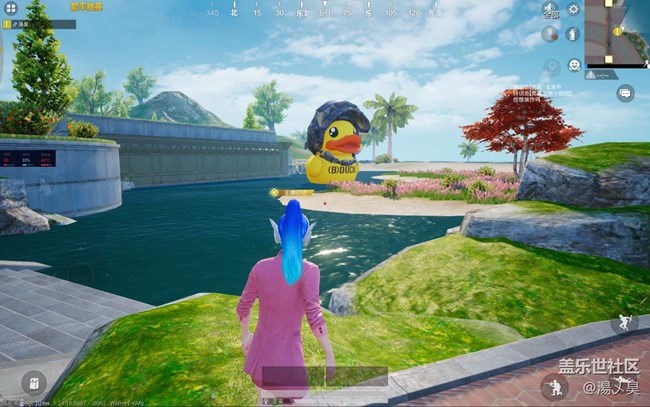Open the settings gear icon
The image size is (650, 407).
point(574,10)
